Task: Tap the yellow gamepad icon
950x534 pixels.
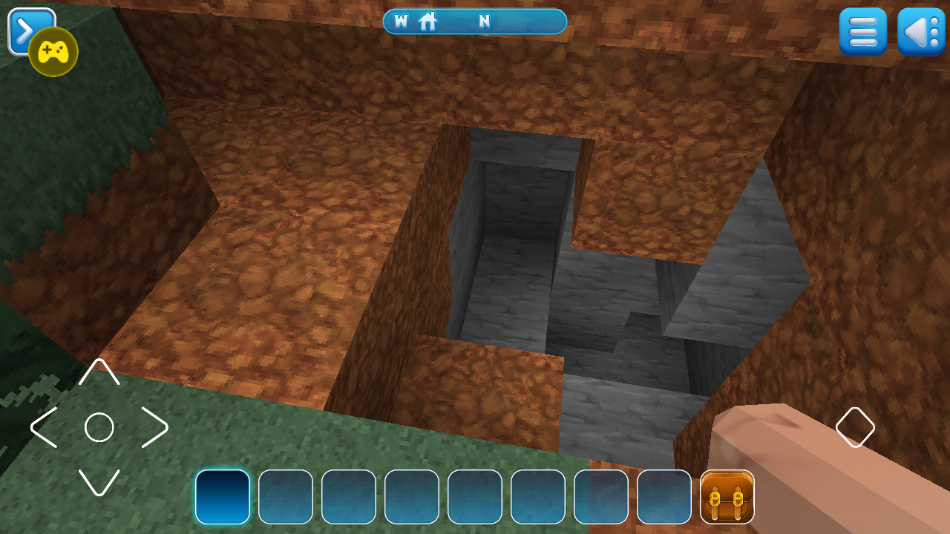Action: click(x=53, y=52)
